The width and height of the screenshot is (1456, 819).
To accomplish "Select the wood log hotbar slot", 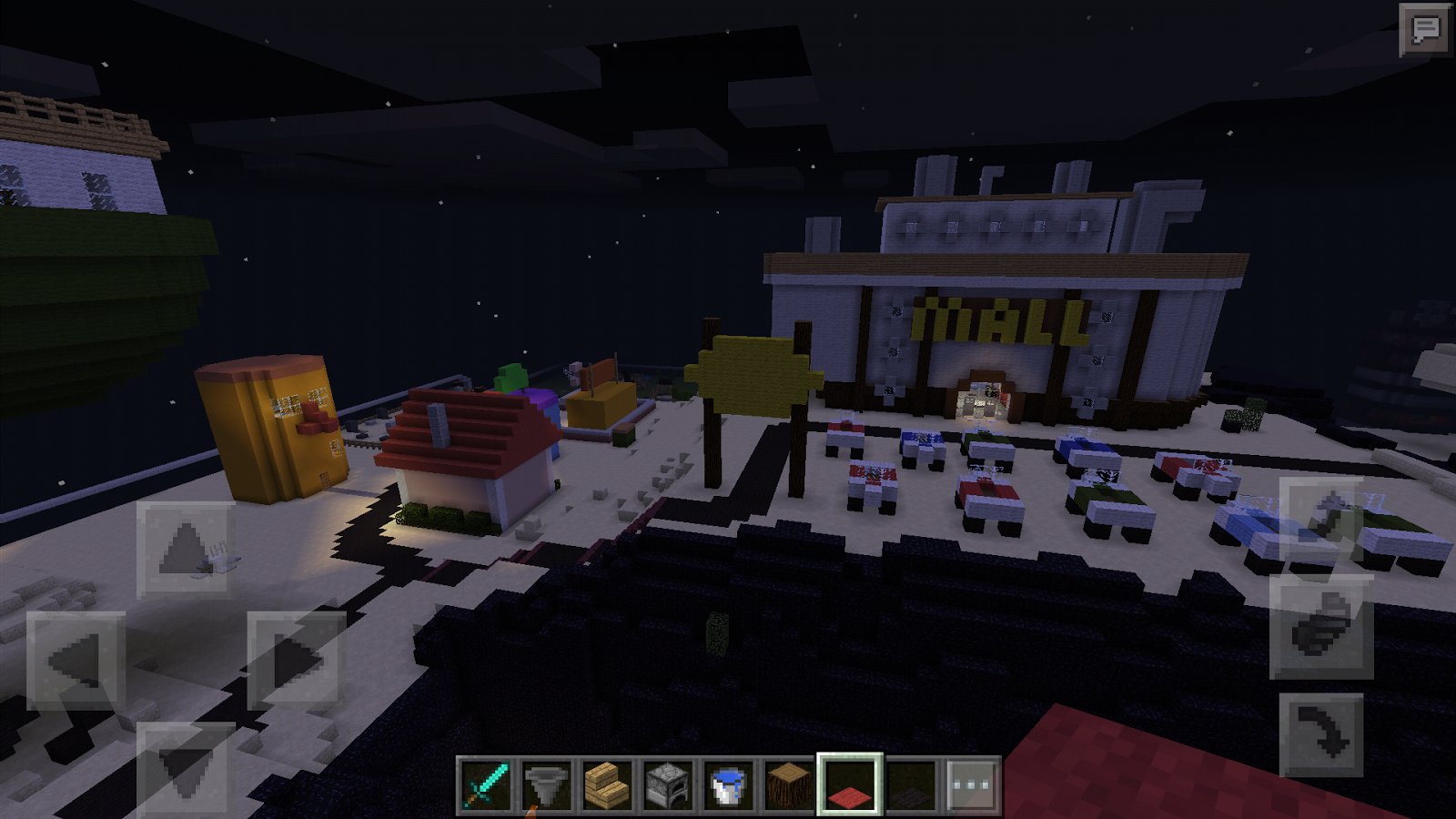I will pyautogui.click(x=789, y=784).
